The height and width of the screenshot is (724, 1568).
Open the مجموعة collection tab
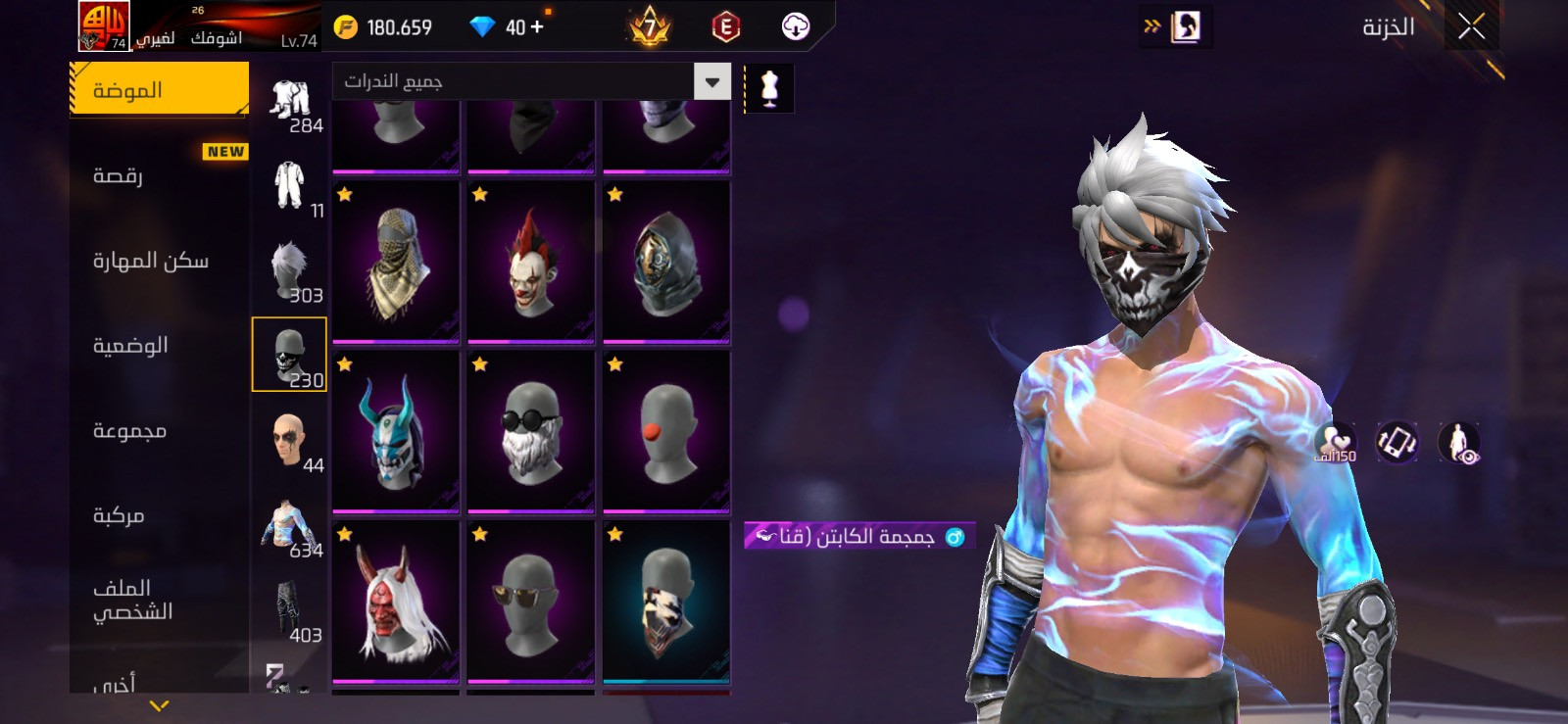click(129, 431)
